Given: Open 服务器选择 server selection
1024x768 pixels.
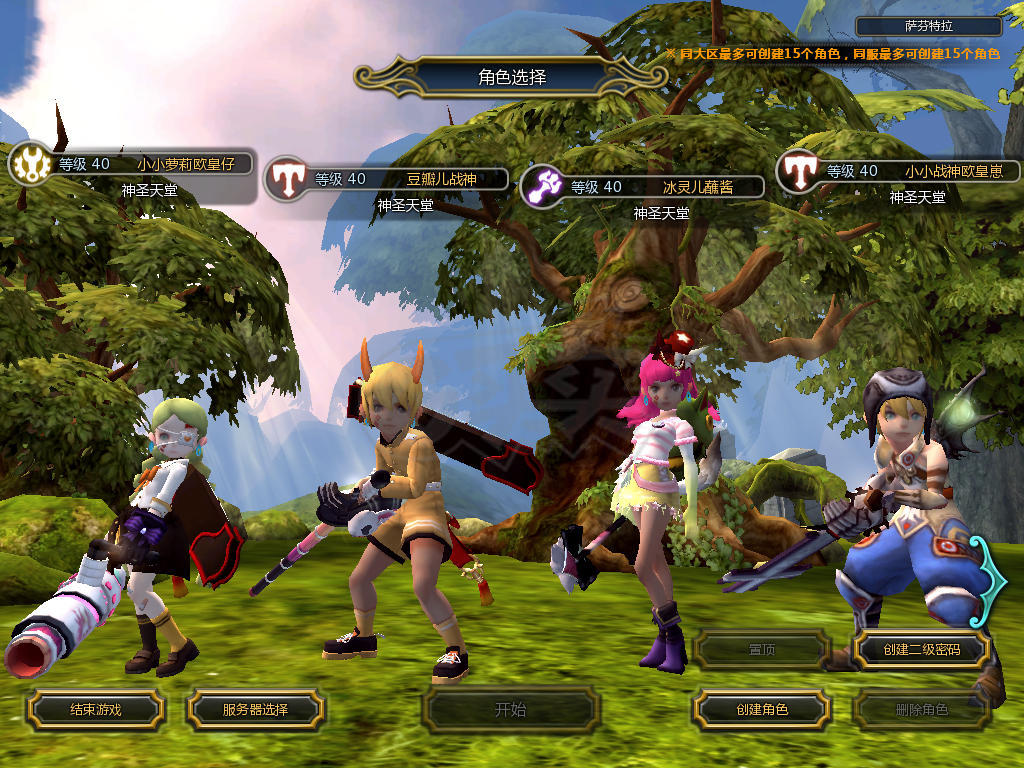Looking at the screenshot, I should click(255, 710).
